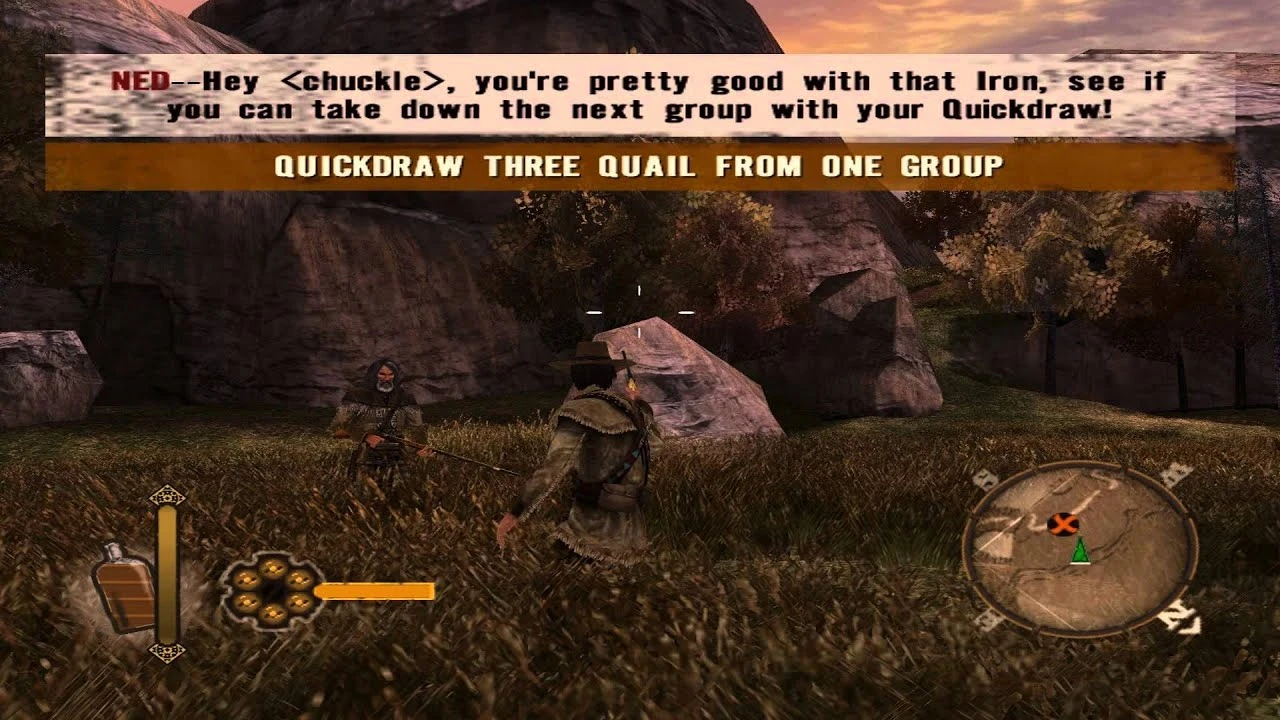Select the green player arrow on the compass
Viewport: 1280px width, 720px height.
click(x=1080, y=550)
